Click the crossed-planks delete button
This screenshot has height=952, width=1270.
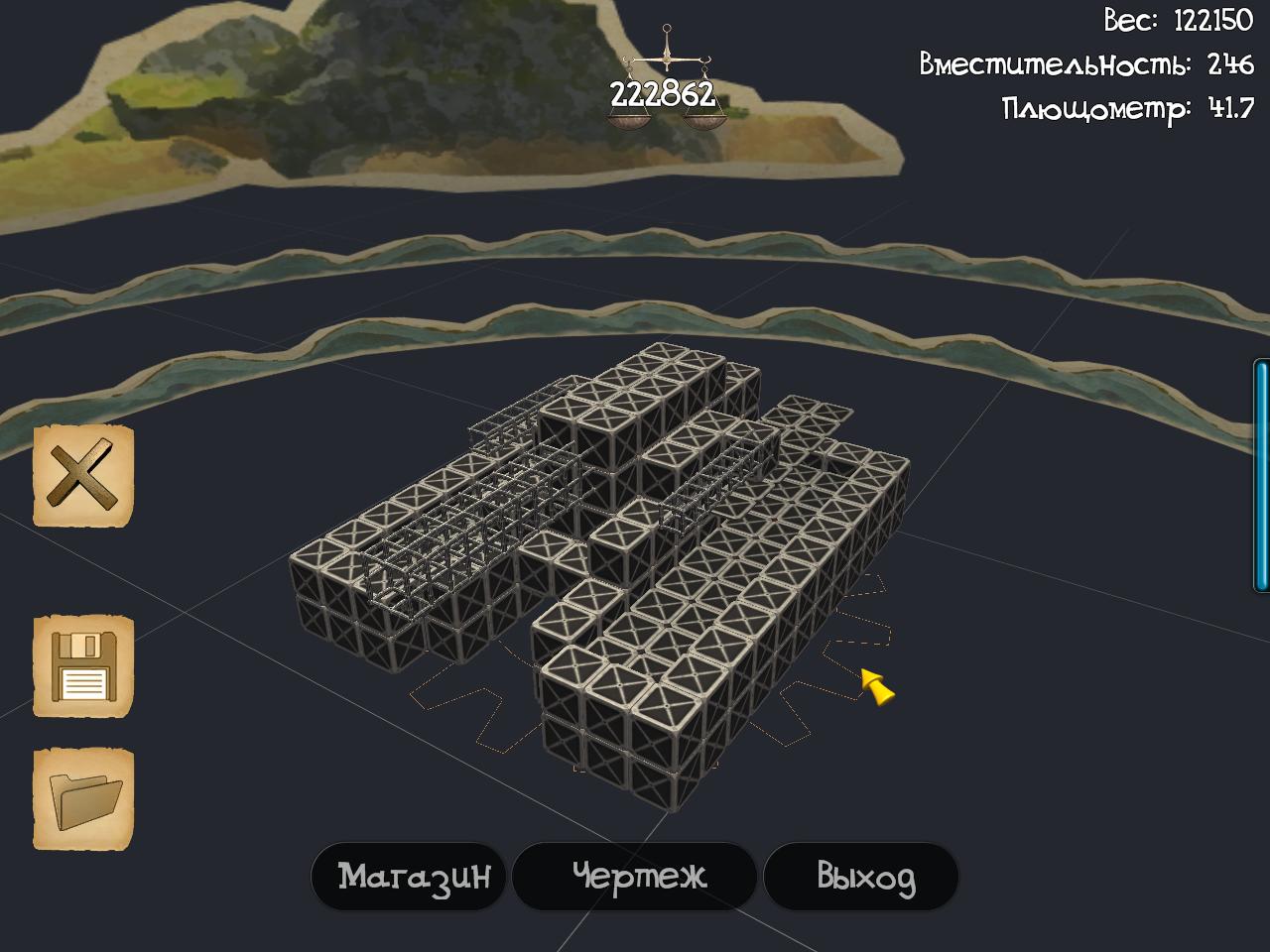click(x=83, y=476)
